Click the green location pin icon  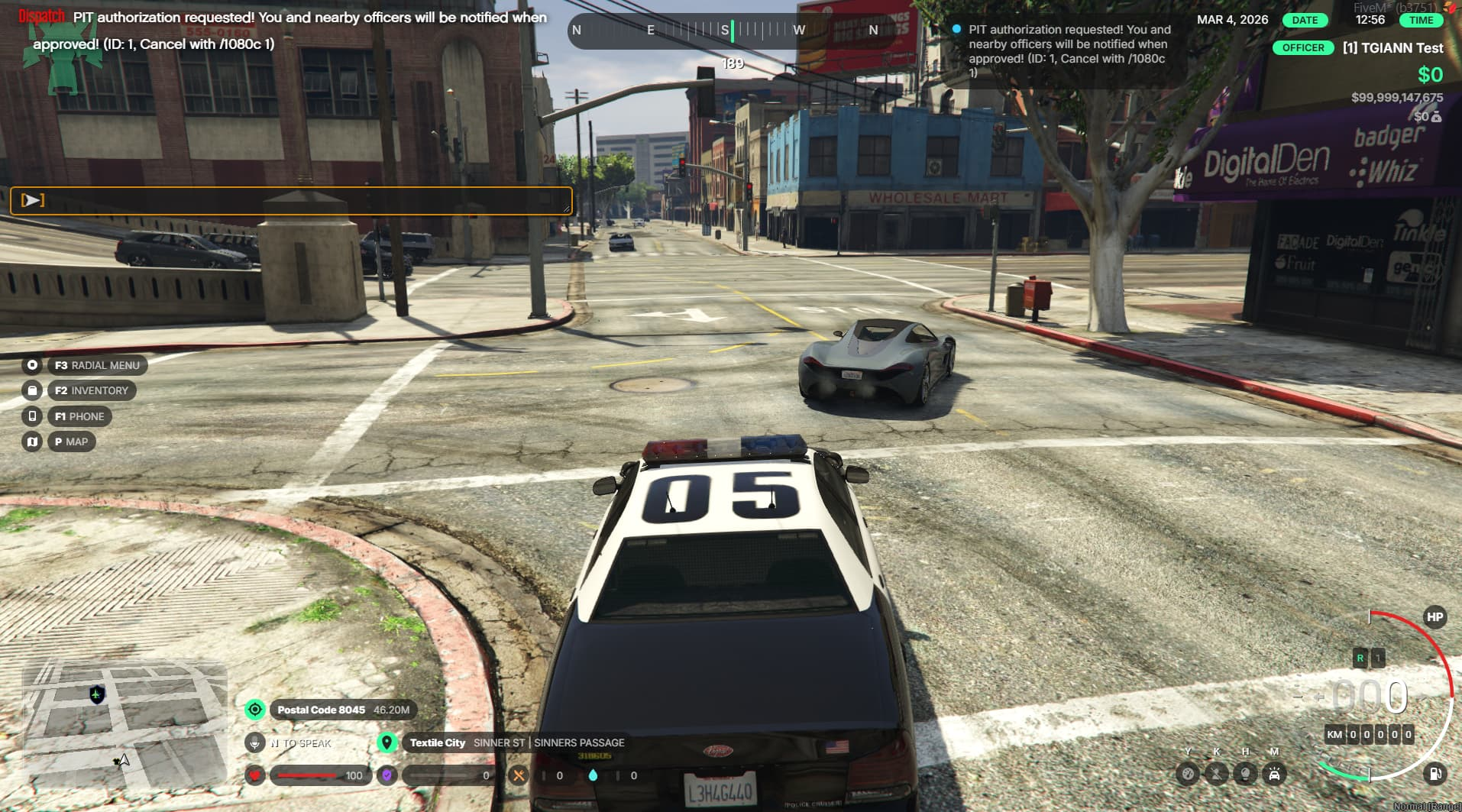[387, 742]
